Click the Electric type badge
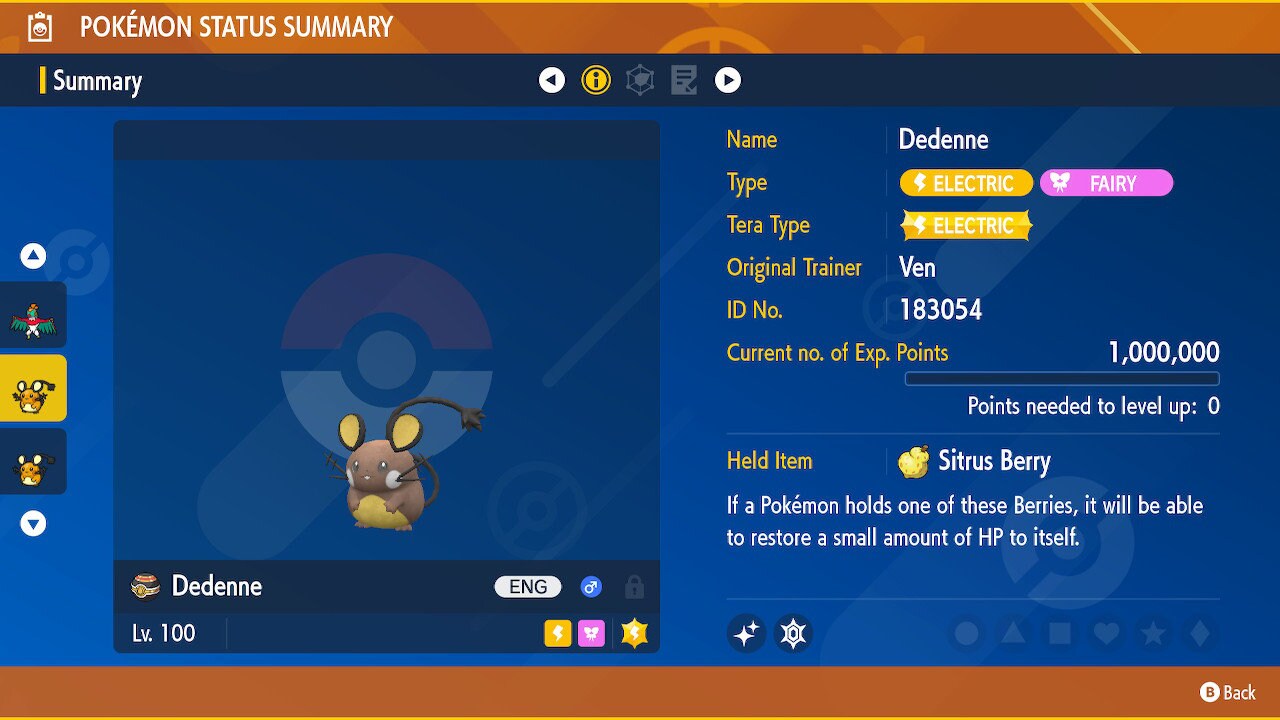 point(964,183)
